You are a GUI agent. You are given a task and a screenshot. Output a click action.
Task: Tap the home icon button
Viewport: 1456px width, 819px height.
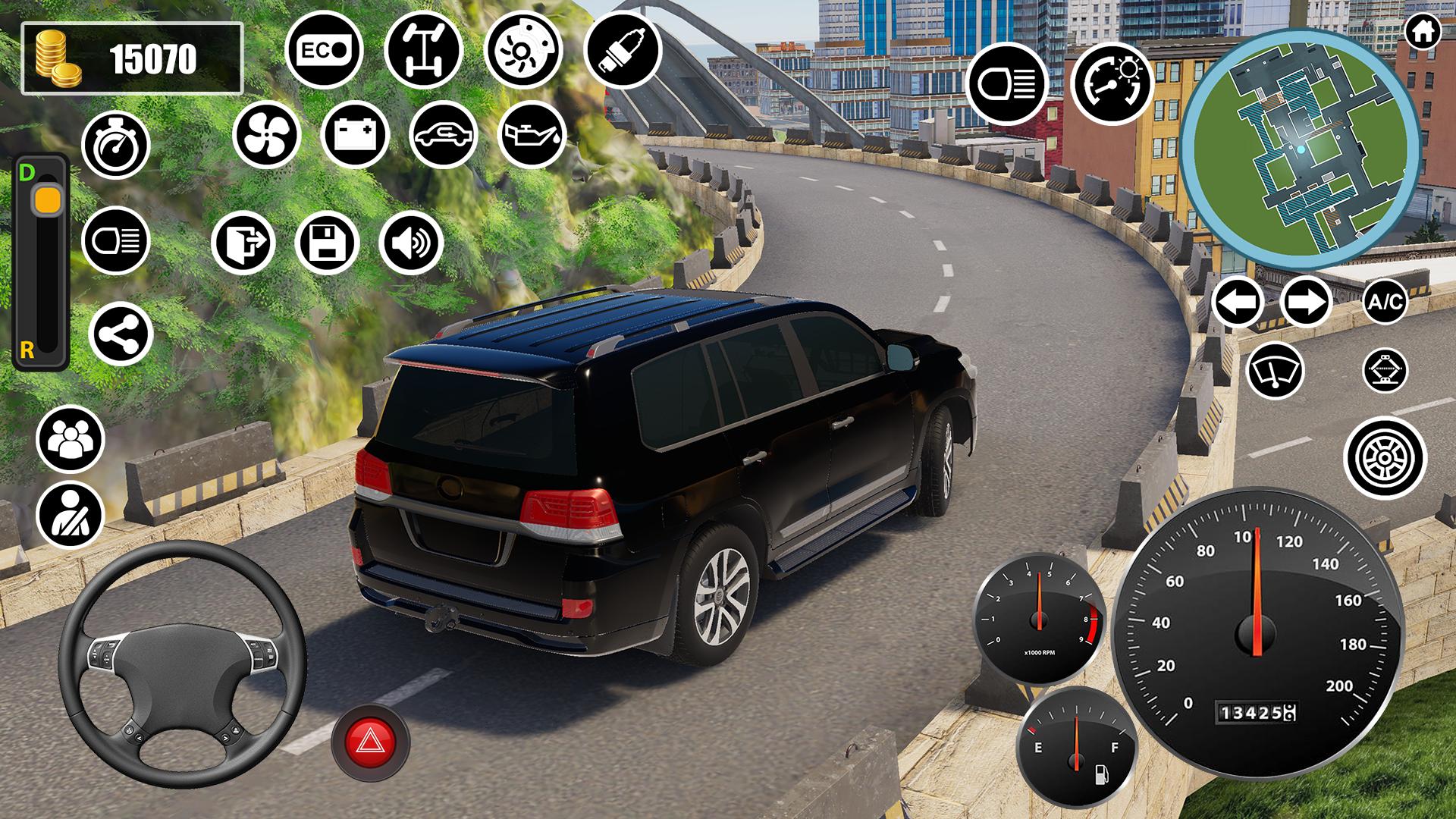click(1423, 33)
